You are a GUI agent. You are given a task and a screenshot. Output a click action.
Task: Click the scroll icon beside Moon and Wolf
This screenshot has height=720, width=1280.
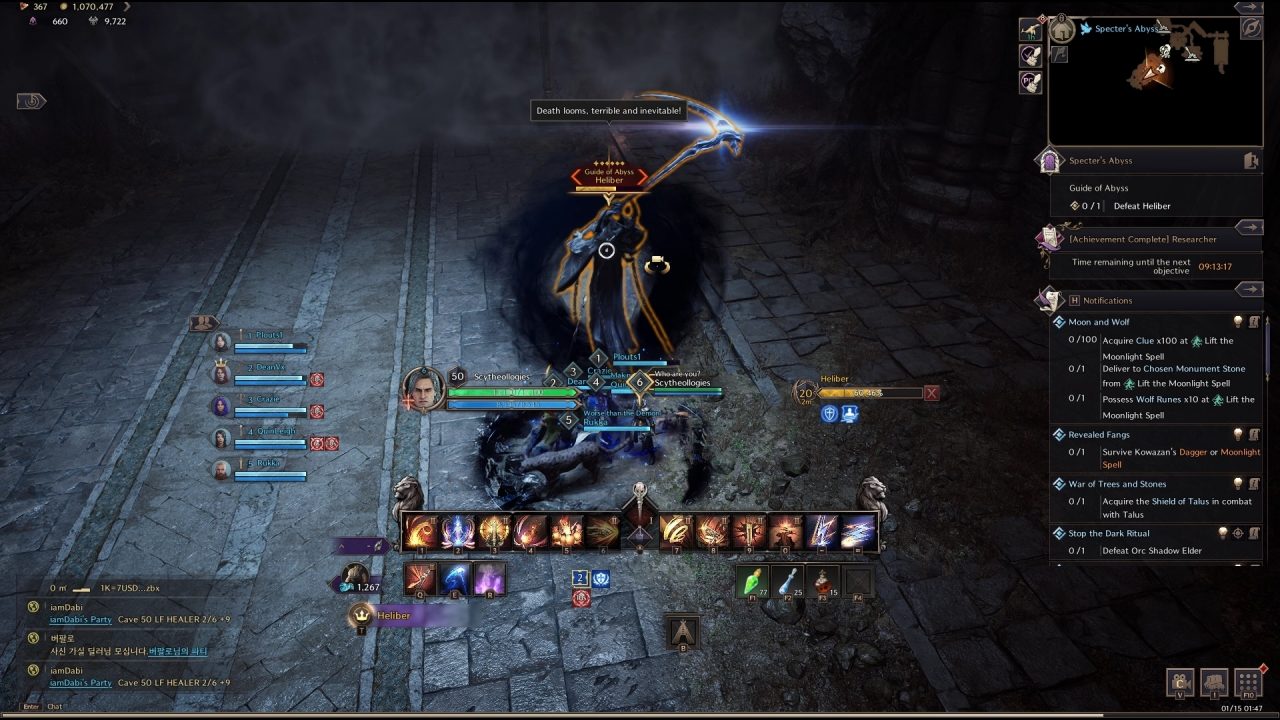pos(1255,321)
